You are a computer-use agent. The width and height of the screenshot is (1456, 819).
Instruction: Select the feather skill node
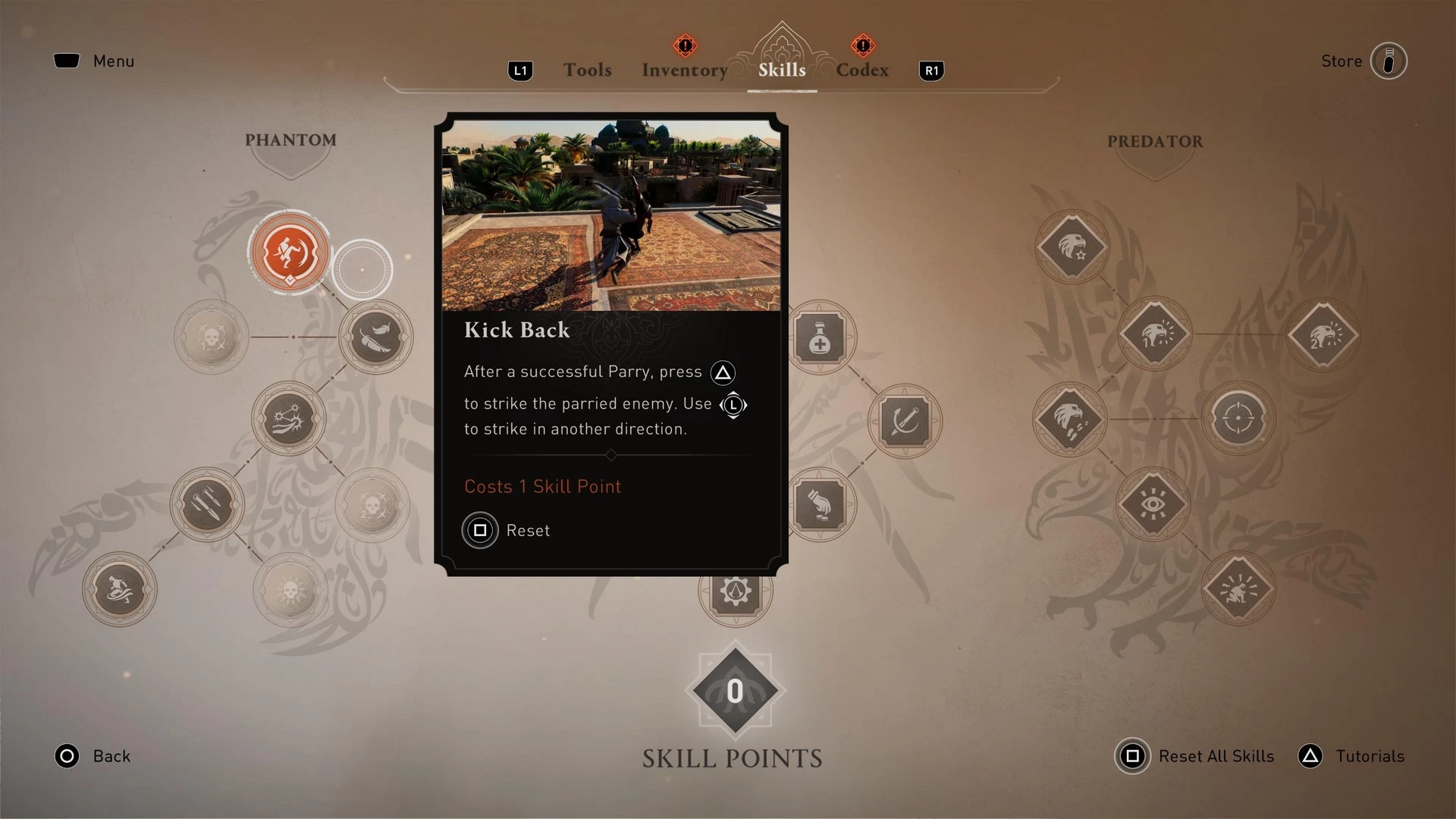(x=375, y=336)
